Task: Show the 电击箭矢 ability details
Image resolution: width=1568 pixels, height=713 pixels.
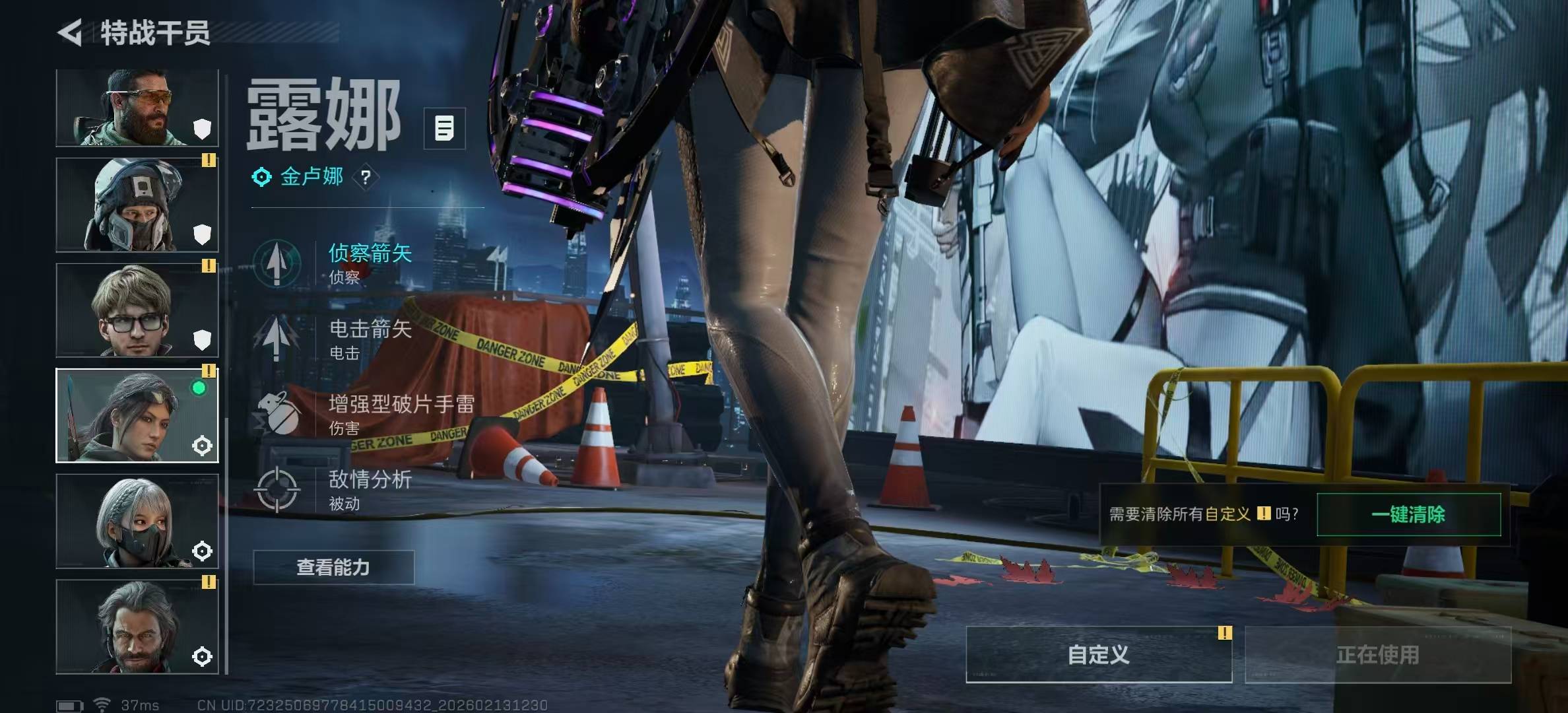Action: click(370, 338)
